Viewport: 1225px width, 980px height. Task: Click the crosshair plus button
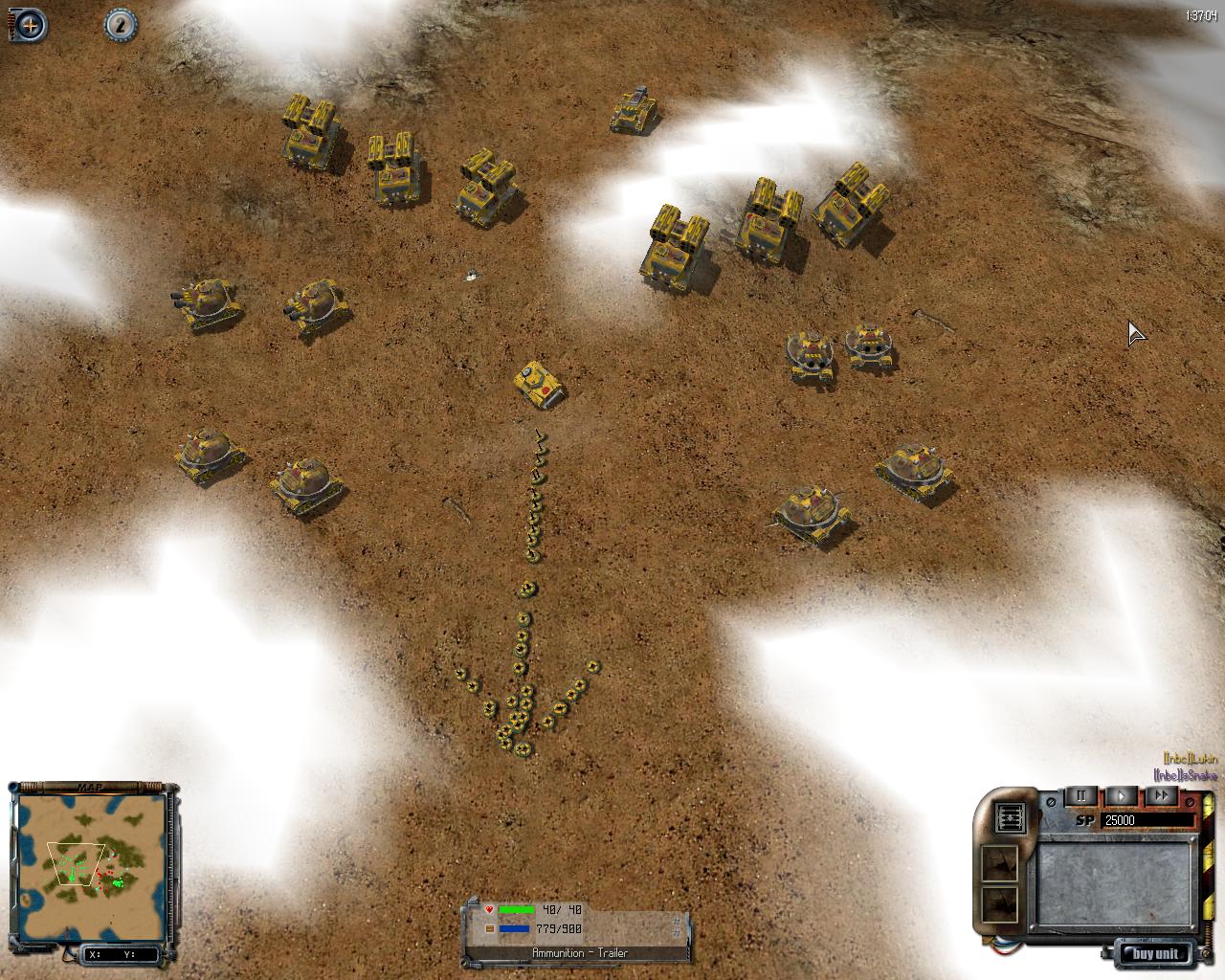30,25
